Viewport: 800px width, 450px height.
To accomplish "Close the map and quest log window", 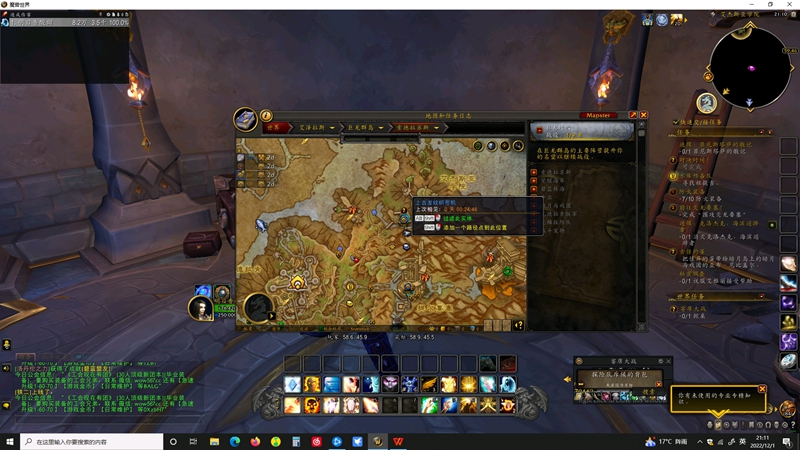I will coord(643,115).
